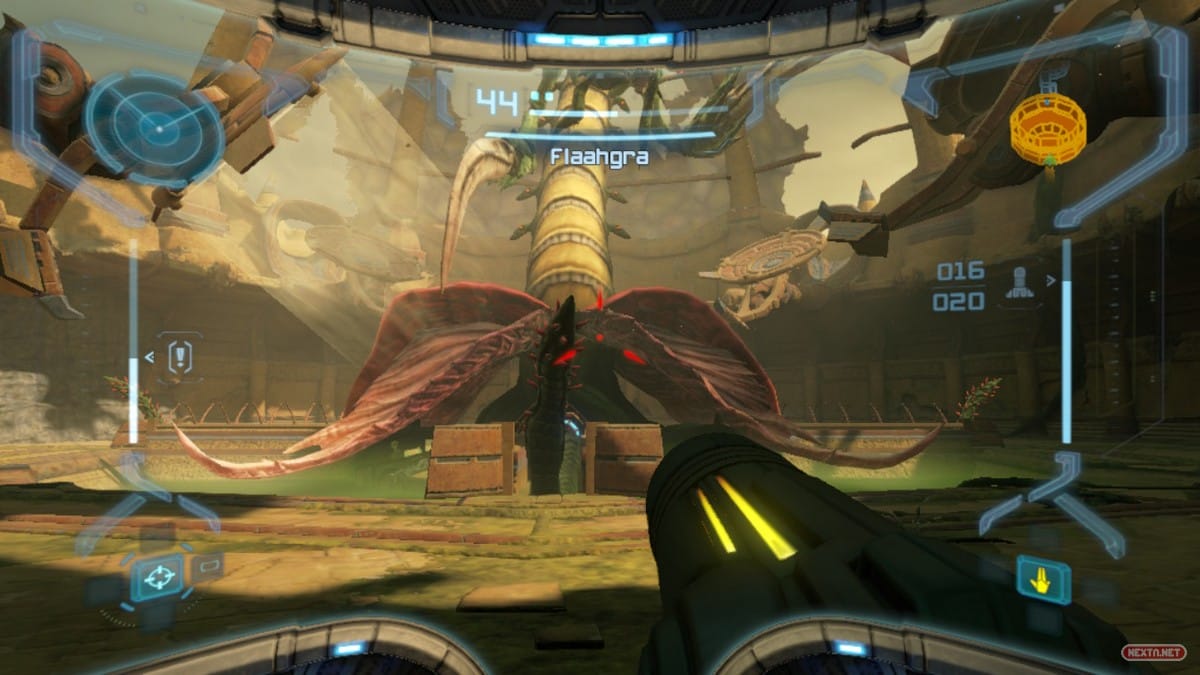Activate the Power Beam hand icon
This screenshot has width=1200, height=675.
click(x=1043, y=579)
